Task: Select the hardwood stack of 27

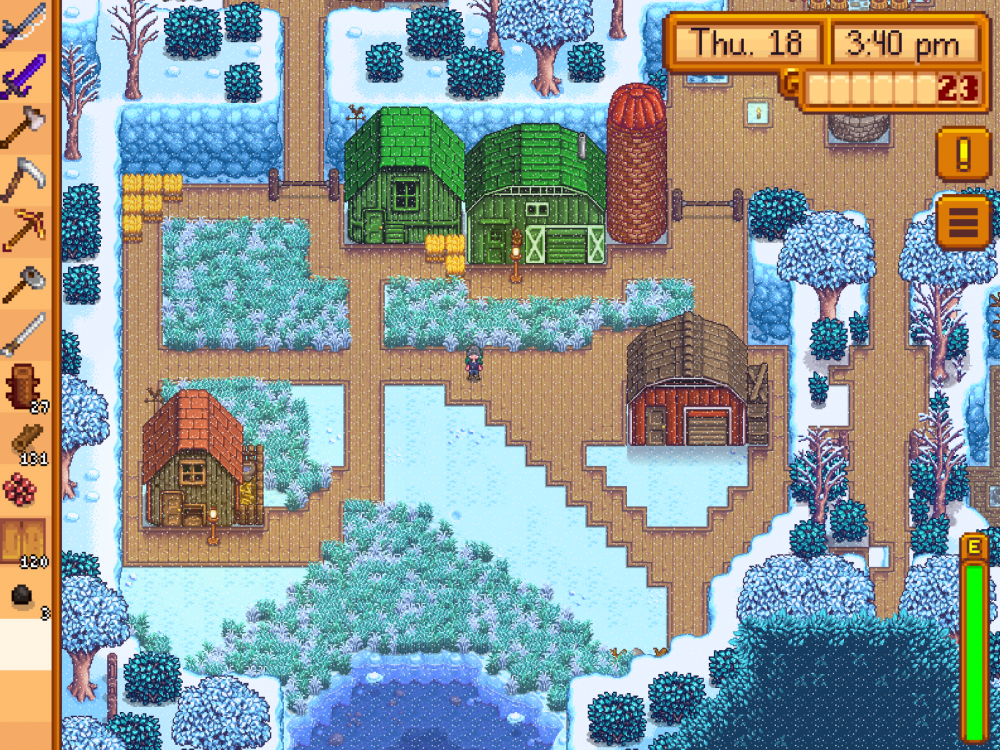Action: [25, 387]
